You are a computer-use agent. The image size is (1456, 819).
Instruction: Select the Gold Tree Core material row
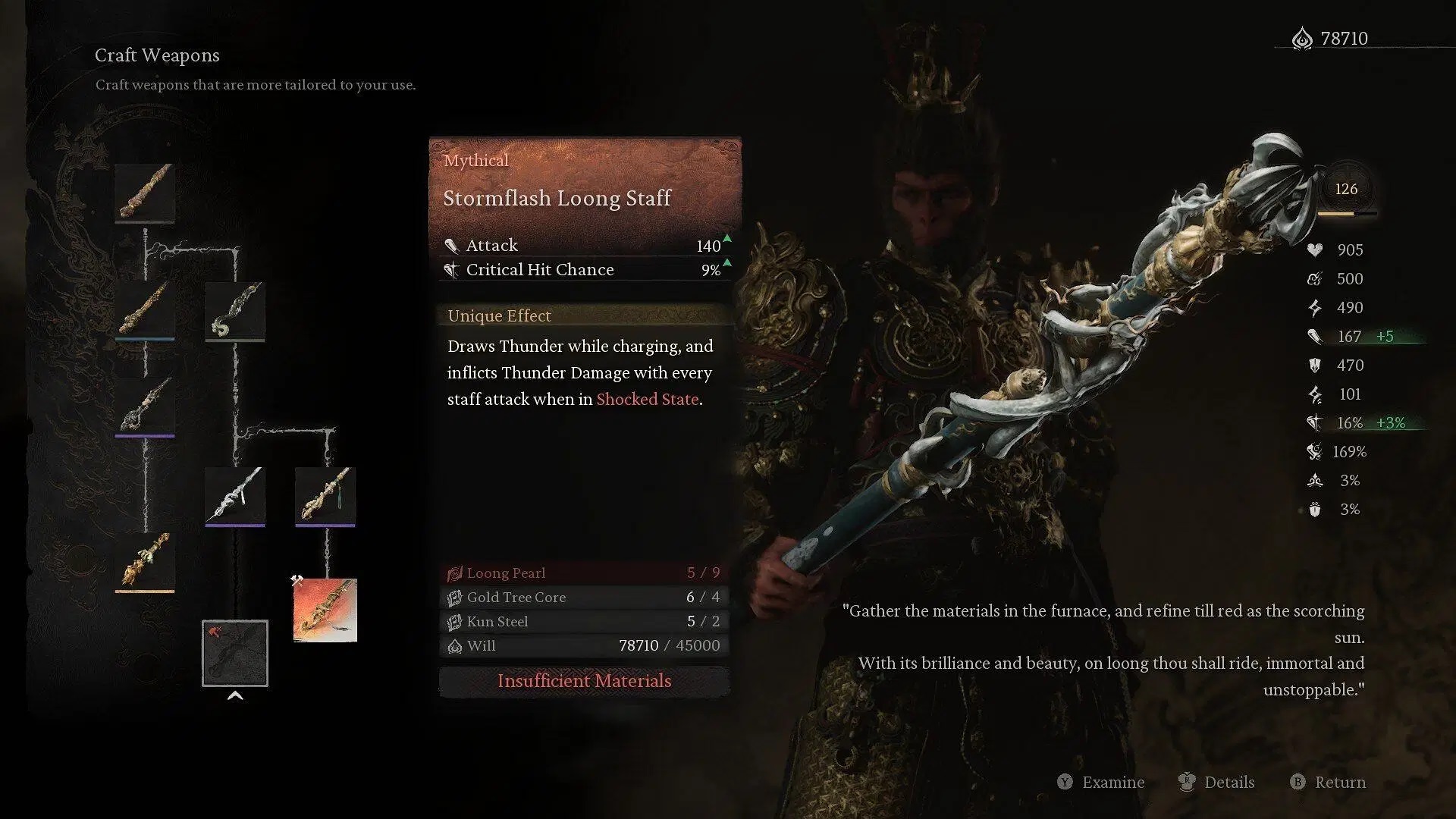coord(584,598)
